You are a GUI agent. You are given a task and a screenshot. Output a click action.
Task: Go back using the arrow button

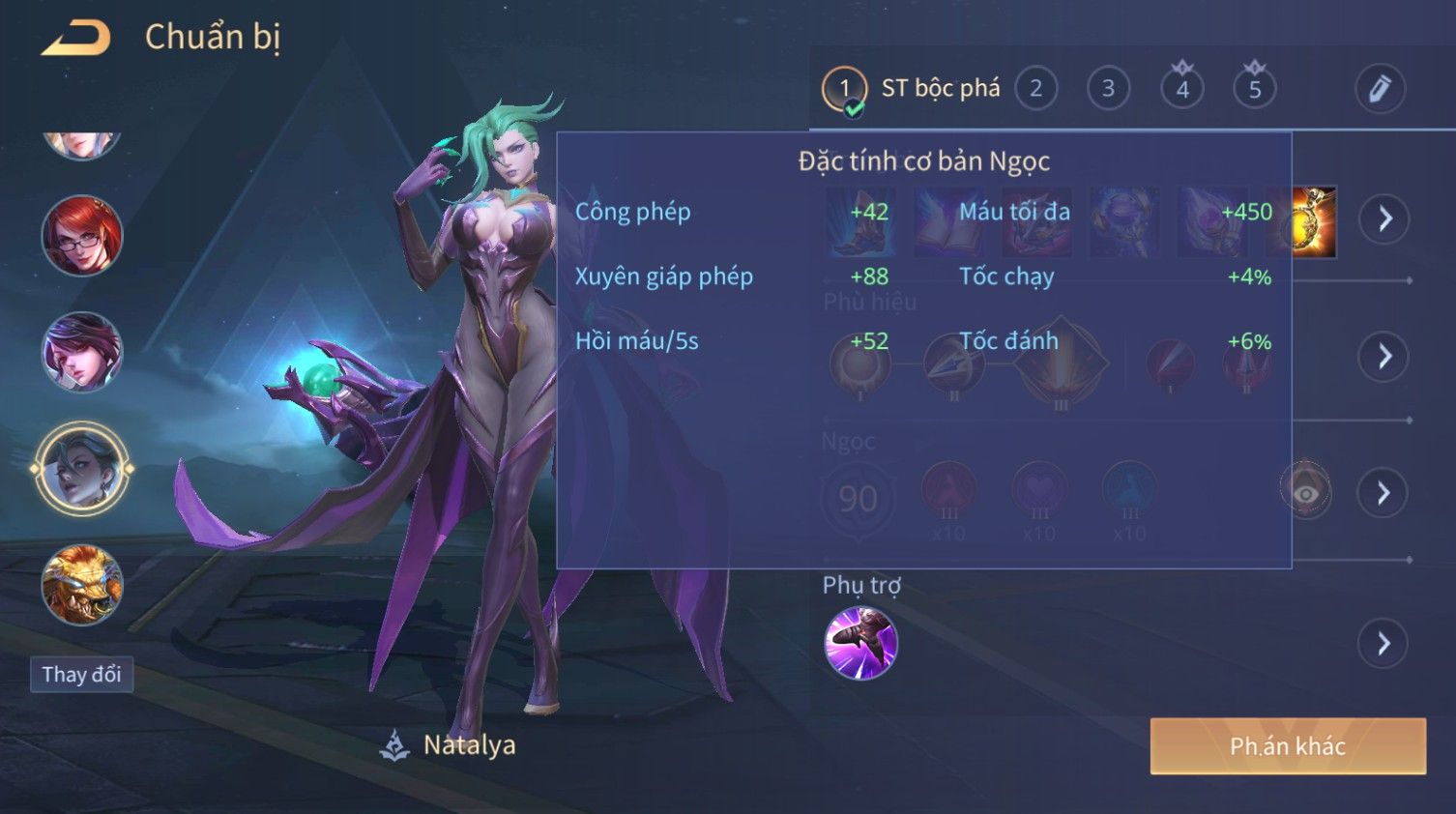(75, 39)
